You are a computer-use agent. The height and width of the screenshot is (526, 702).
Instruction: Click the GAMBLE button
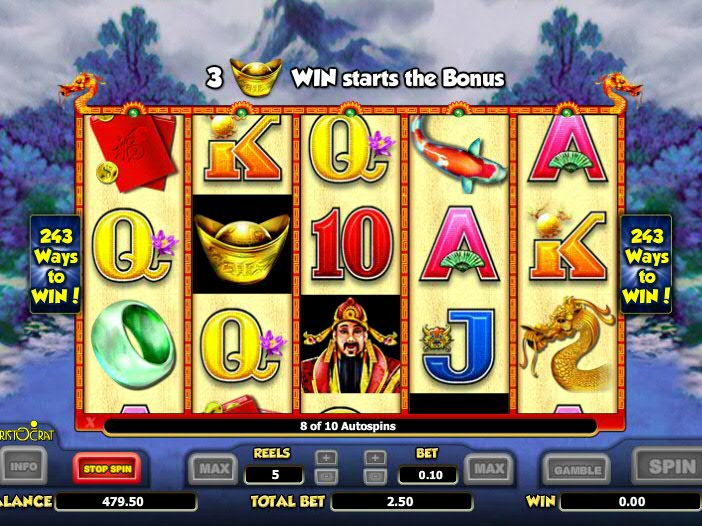[577, 468]
